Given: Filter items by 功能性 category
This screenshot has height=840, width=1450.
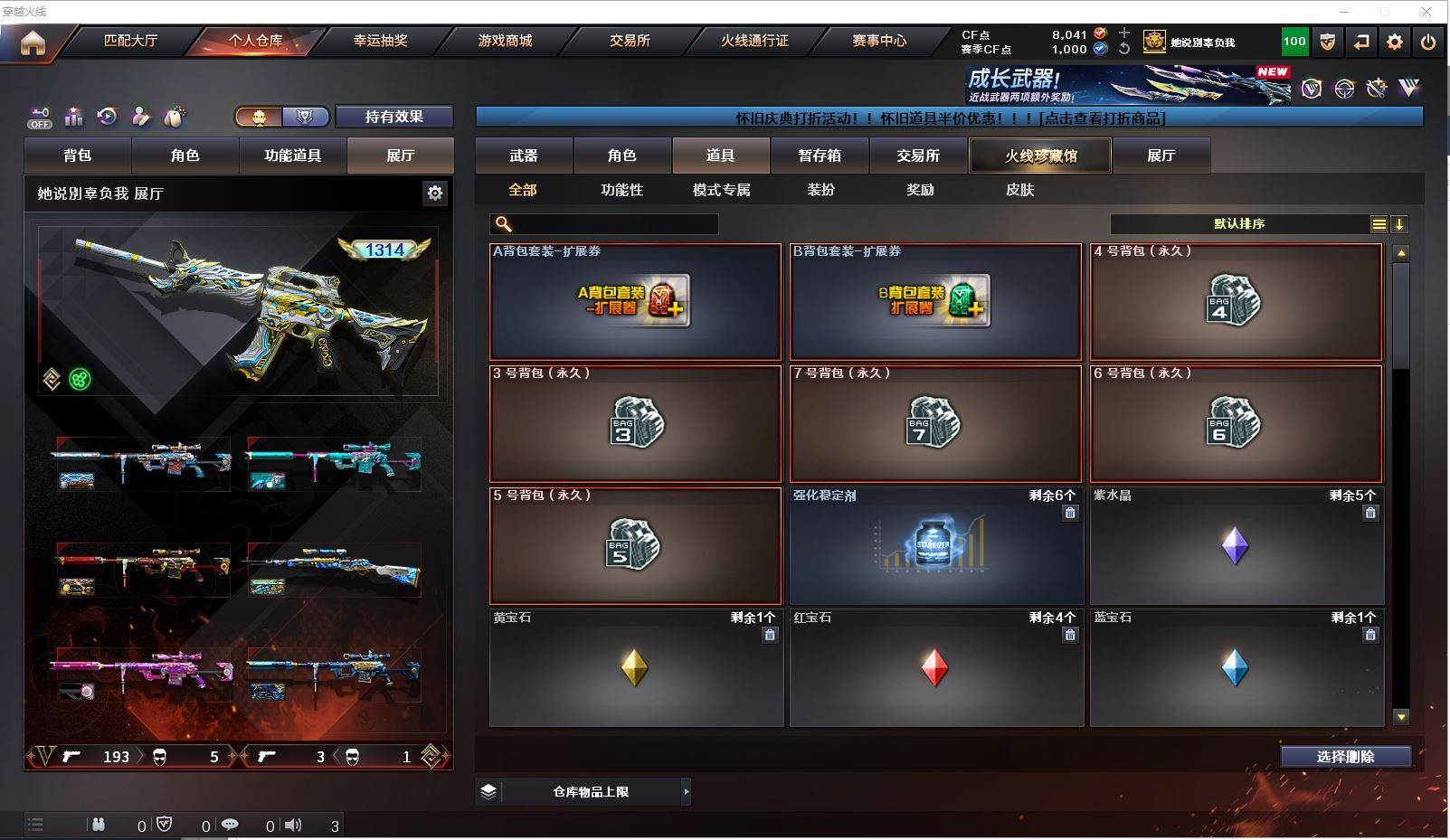Looking at the screenshot, I should pos(621,190).
